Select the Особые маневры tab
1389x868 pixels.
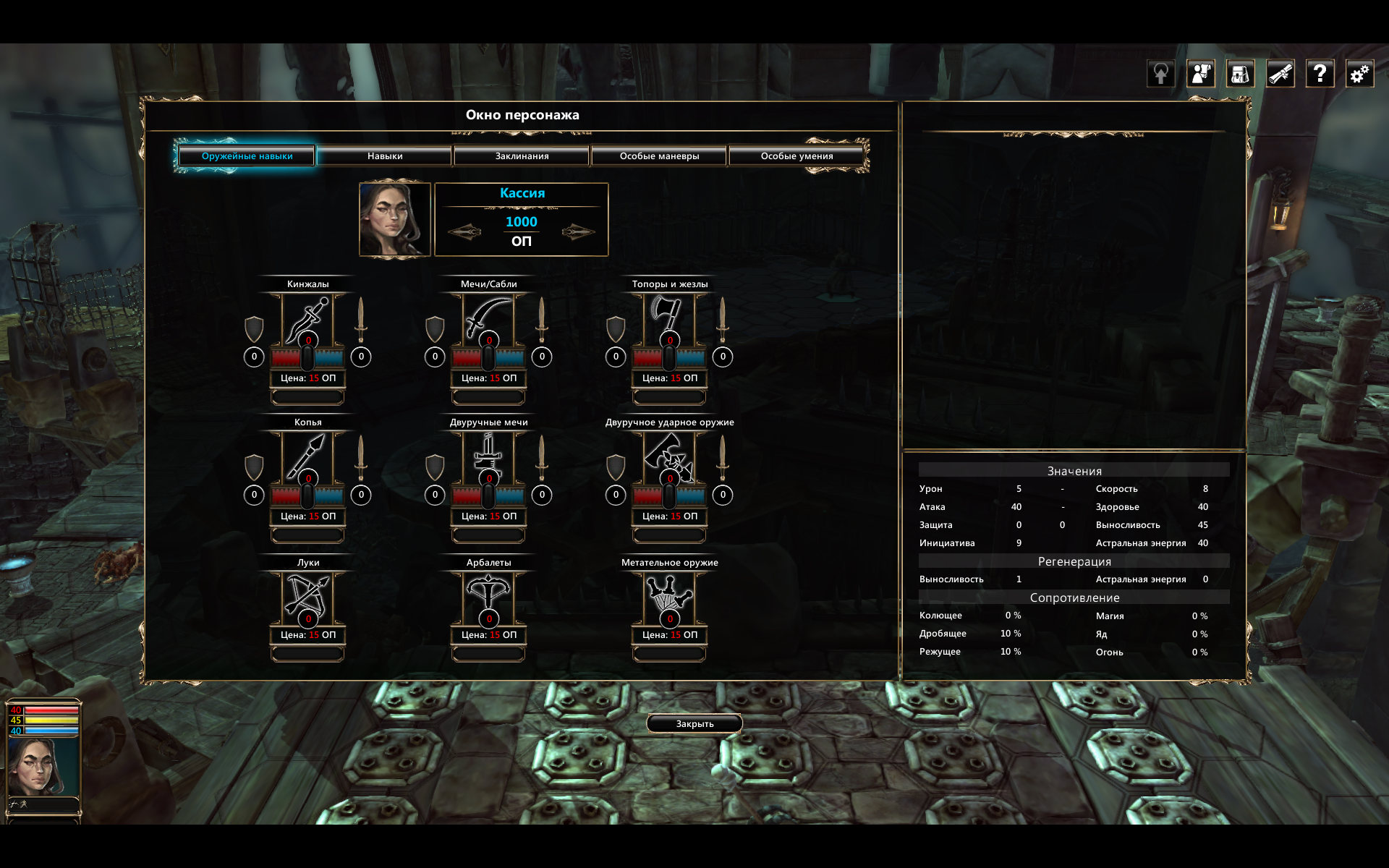659,156
